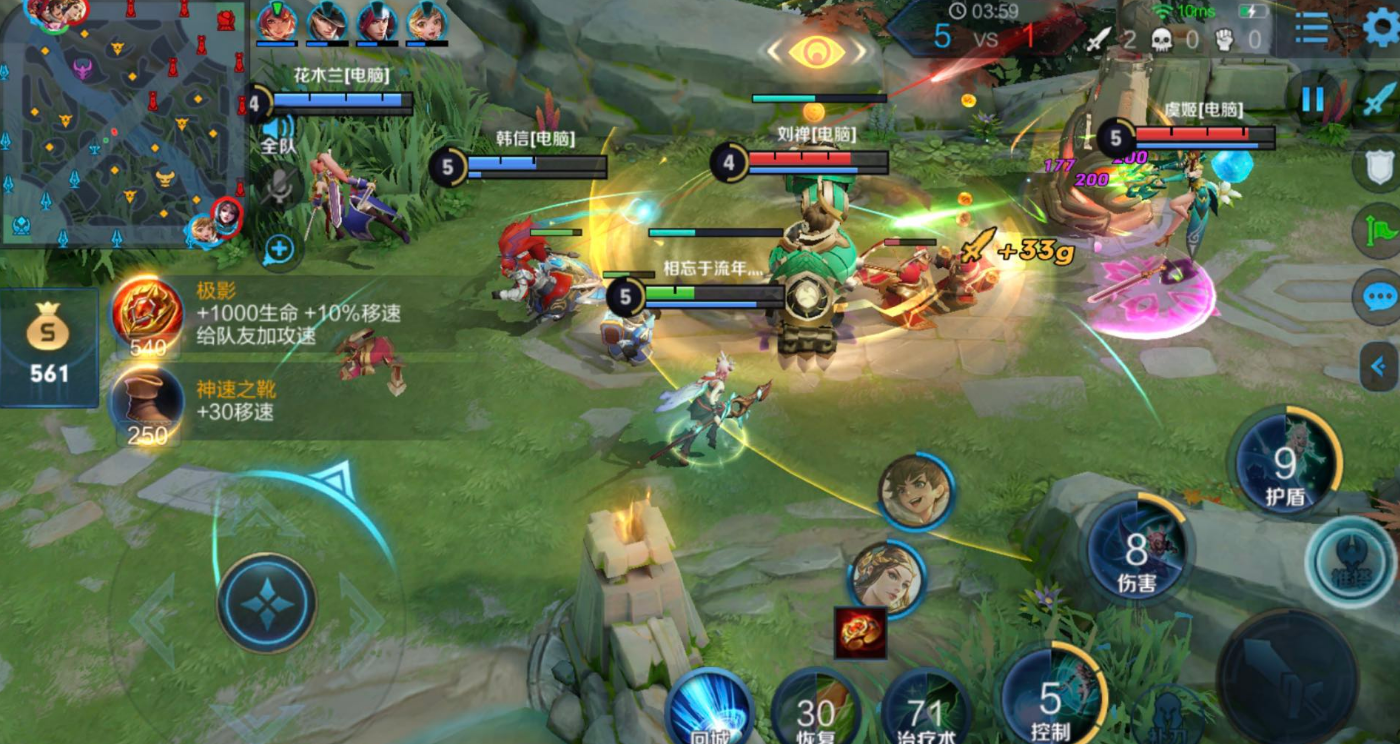The image size is (1400, 744).
Task: Tap the 推塔 tower attack button
Action: (1350, 563)
